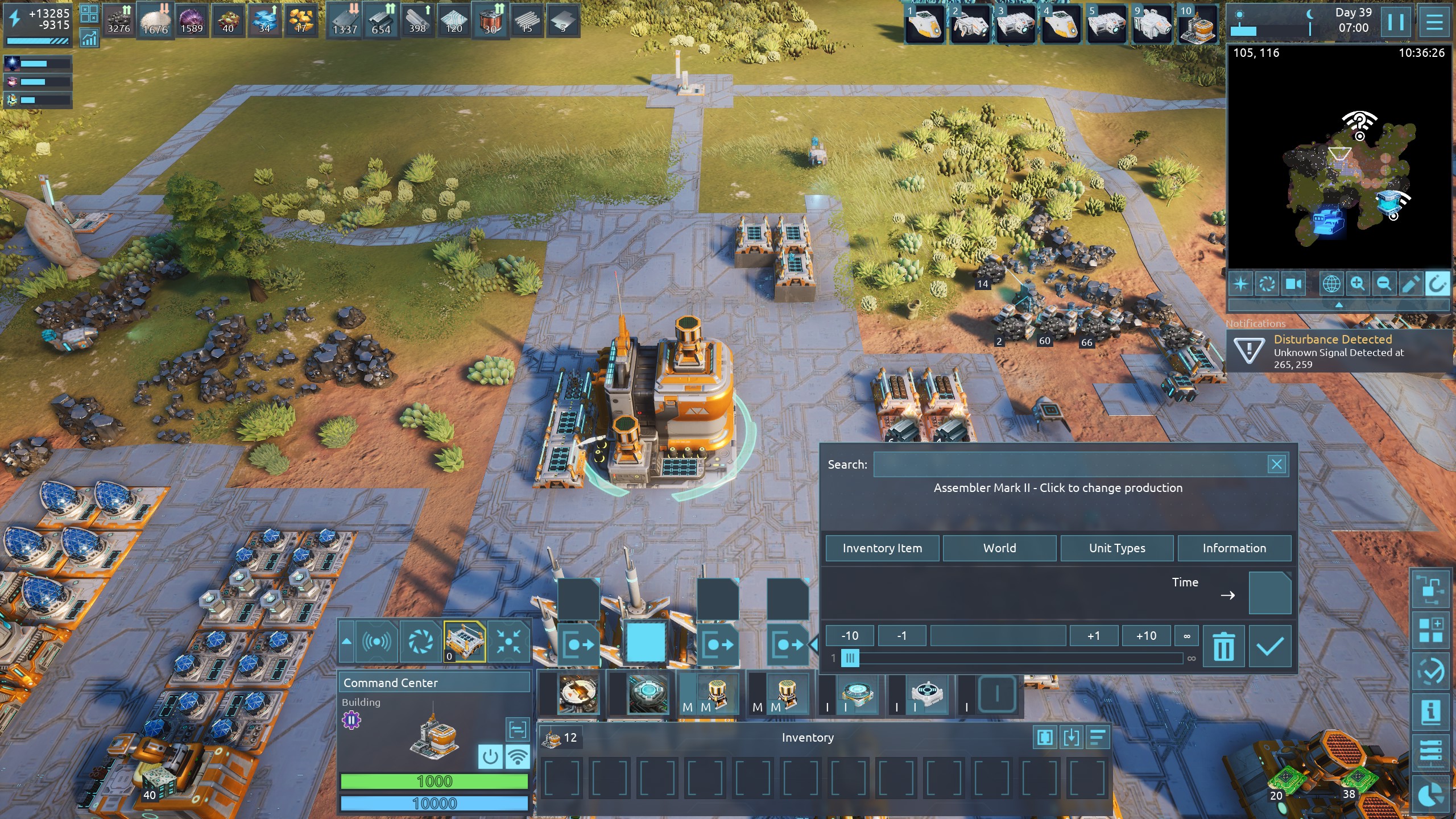The width and height of the screenshot is (1456, 819).
Task: Close the production search panel
Action: (1276, 465)
